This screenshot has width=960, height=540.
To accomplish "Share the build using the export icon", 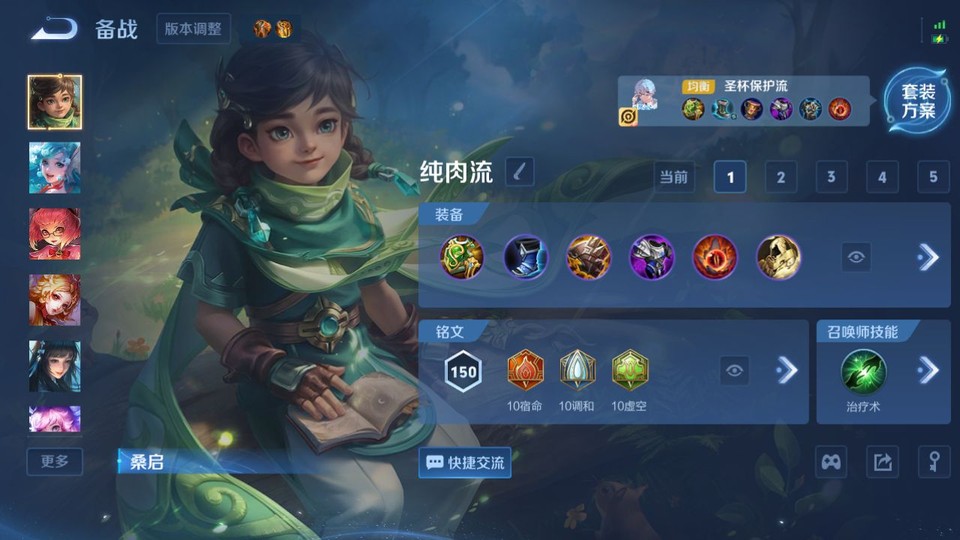I will tap(882, 462).
